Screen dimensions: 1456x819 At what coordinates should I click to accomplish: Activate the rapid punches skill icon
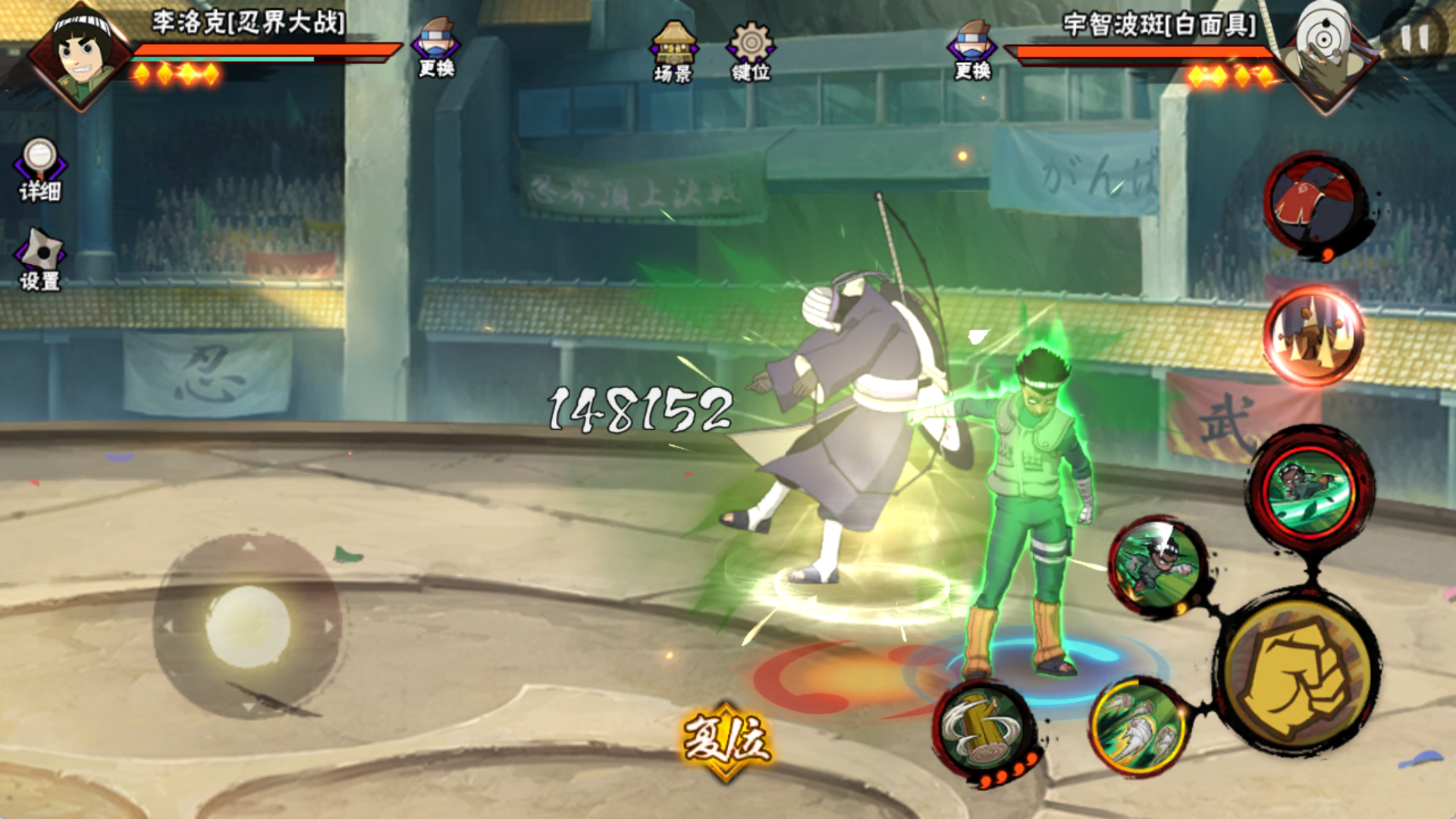click(x=1137, y=726)
